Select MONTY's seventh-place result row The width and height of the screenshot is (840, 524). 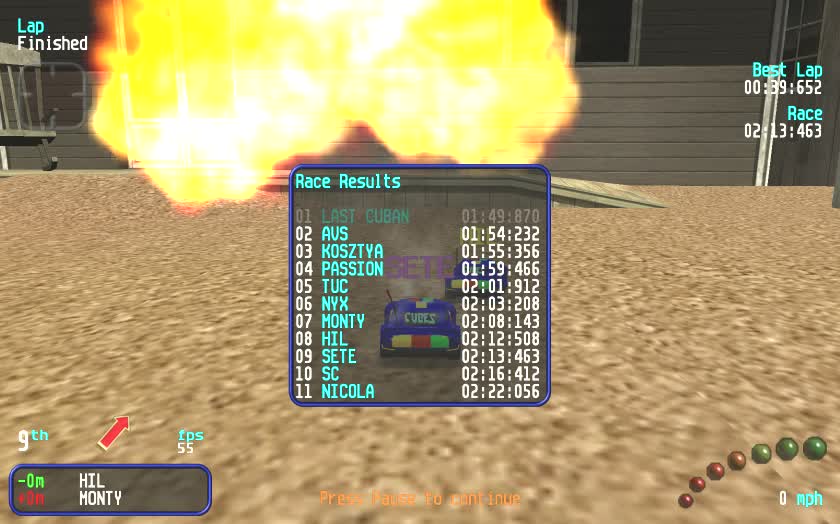click(418, 321)
